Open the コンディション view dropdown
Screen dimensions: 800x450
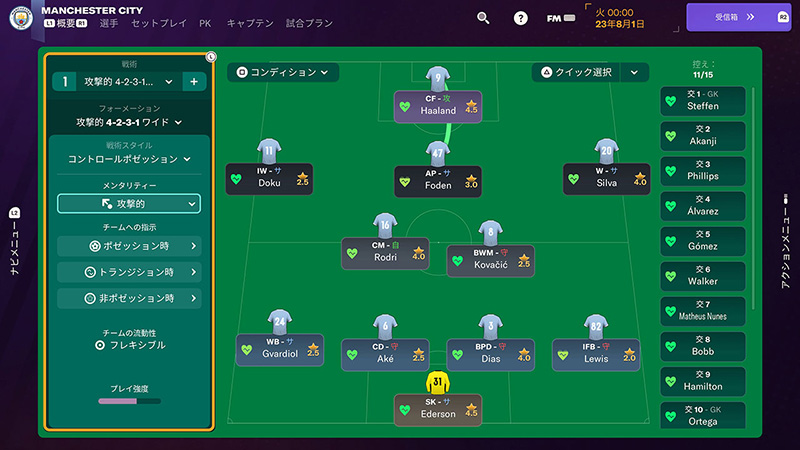[x=283, y=72]
